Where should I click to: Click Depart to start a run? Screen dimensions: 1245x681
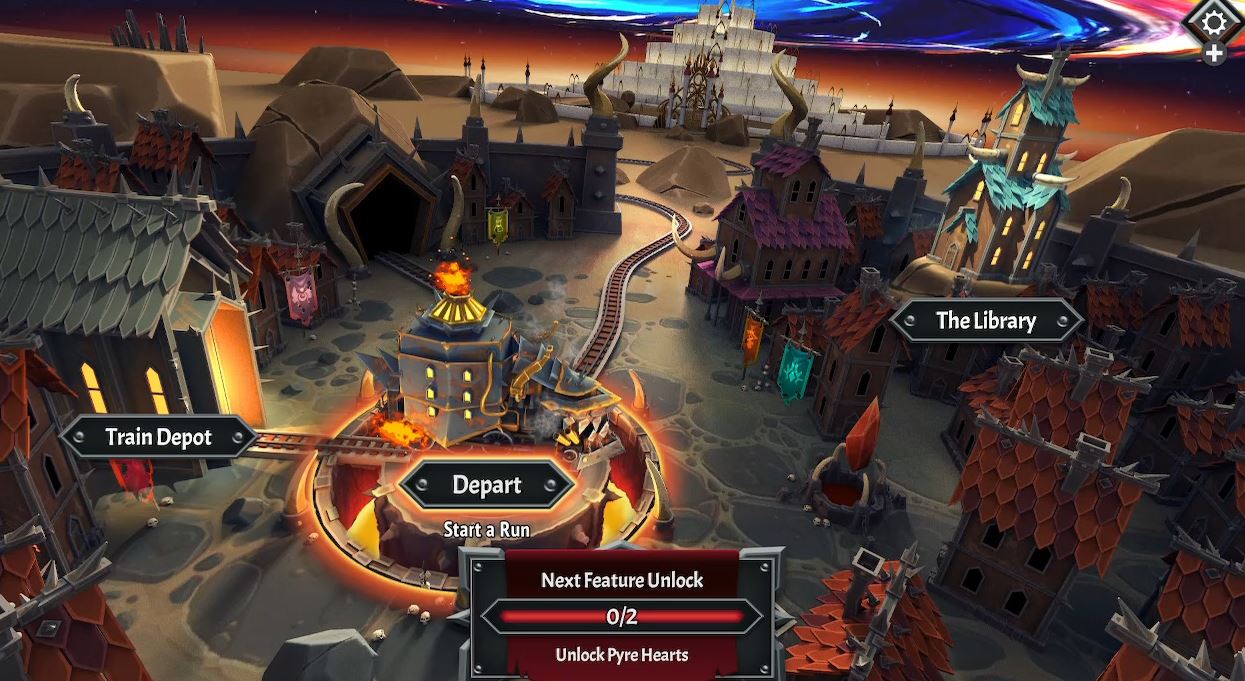(x=487, y=486)
